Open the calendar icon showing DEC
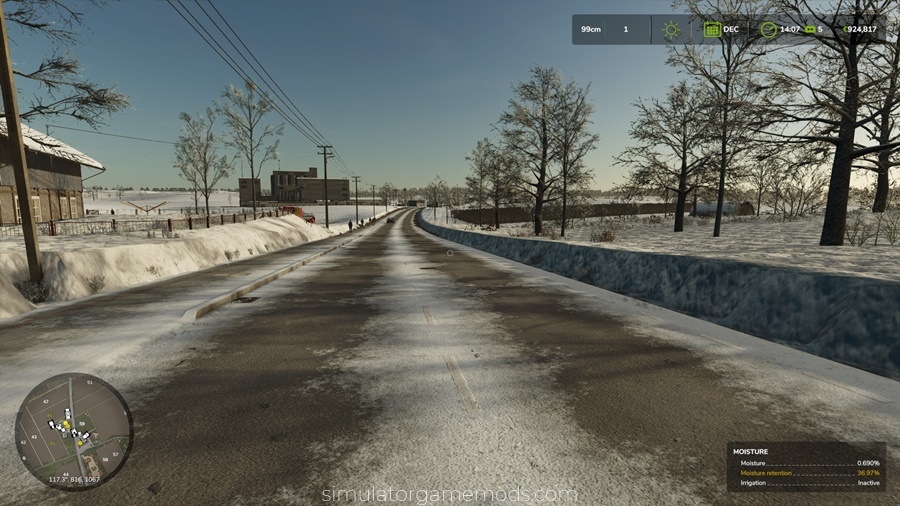 [712, 30]
